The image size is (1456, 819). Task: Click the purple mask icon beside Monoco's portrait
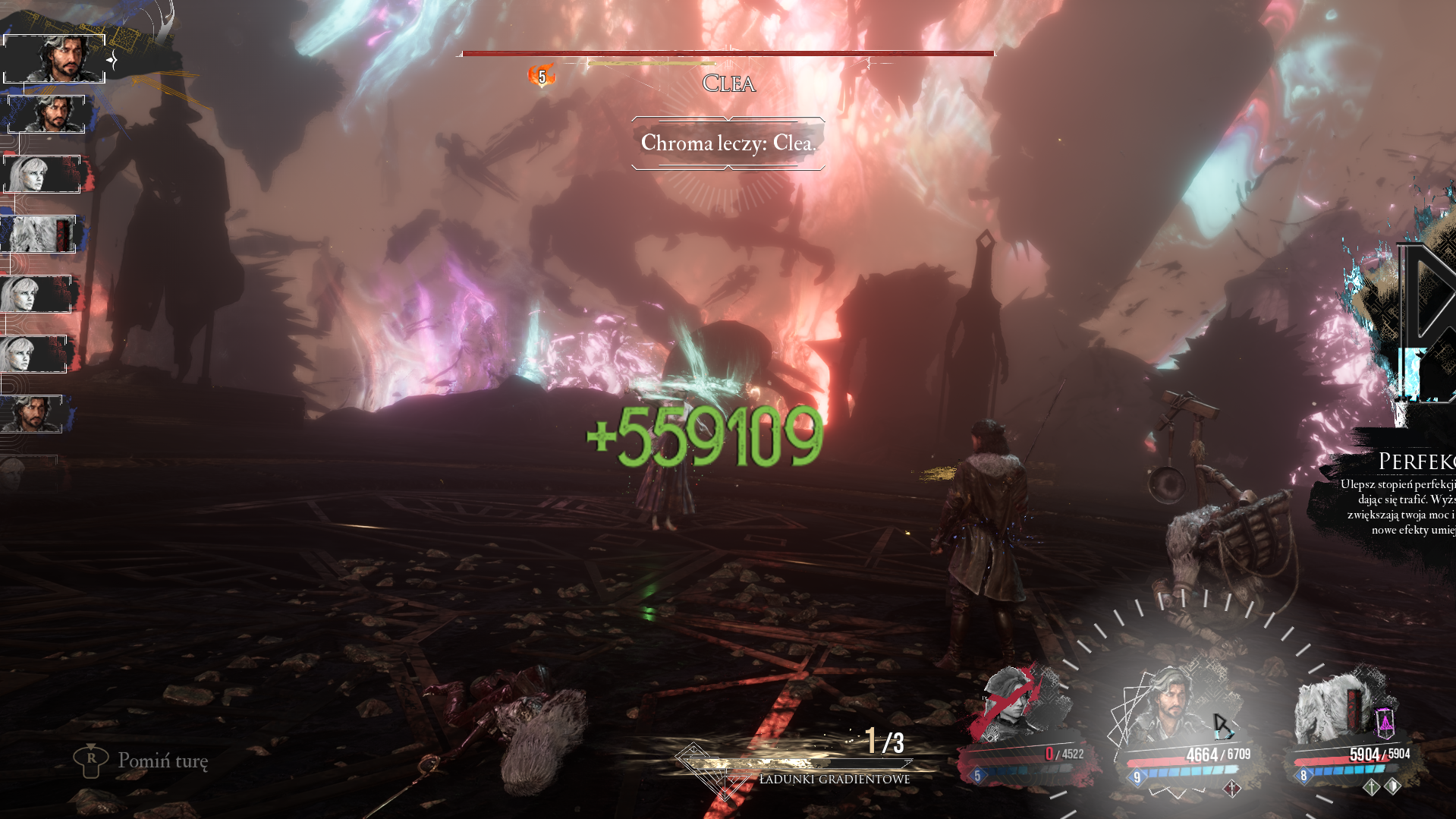tap(1385, 721)
